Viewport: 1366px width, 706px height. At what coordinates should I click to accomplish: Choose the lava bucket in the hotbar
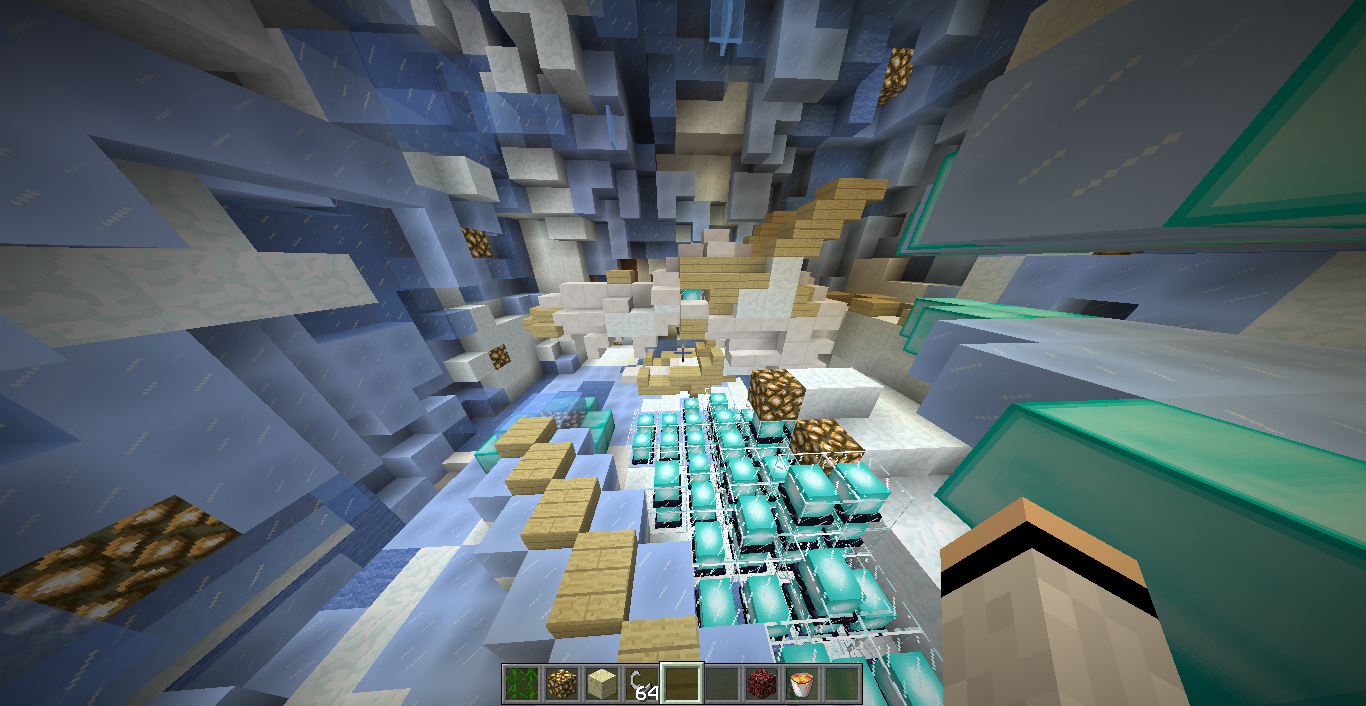click(802, 683)
